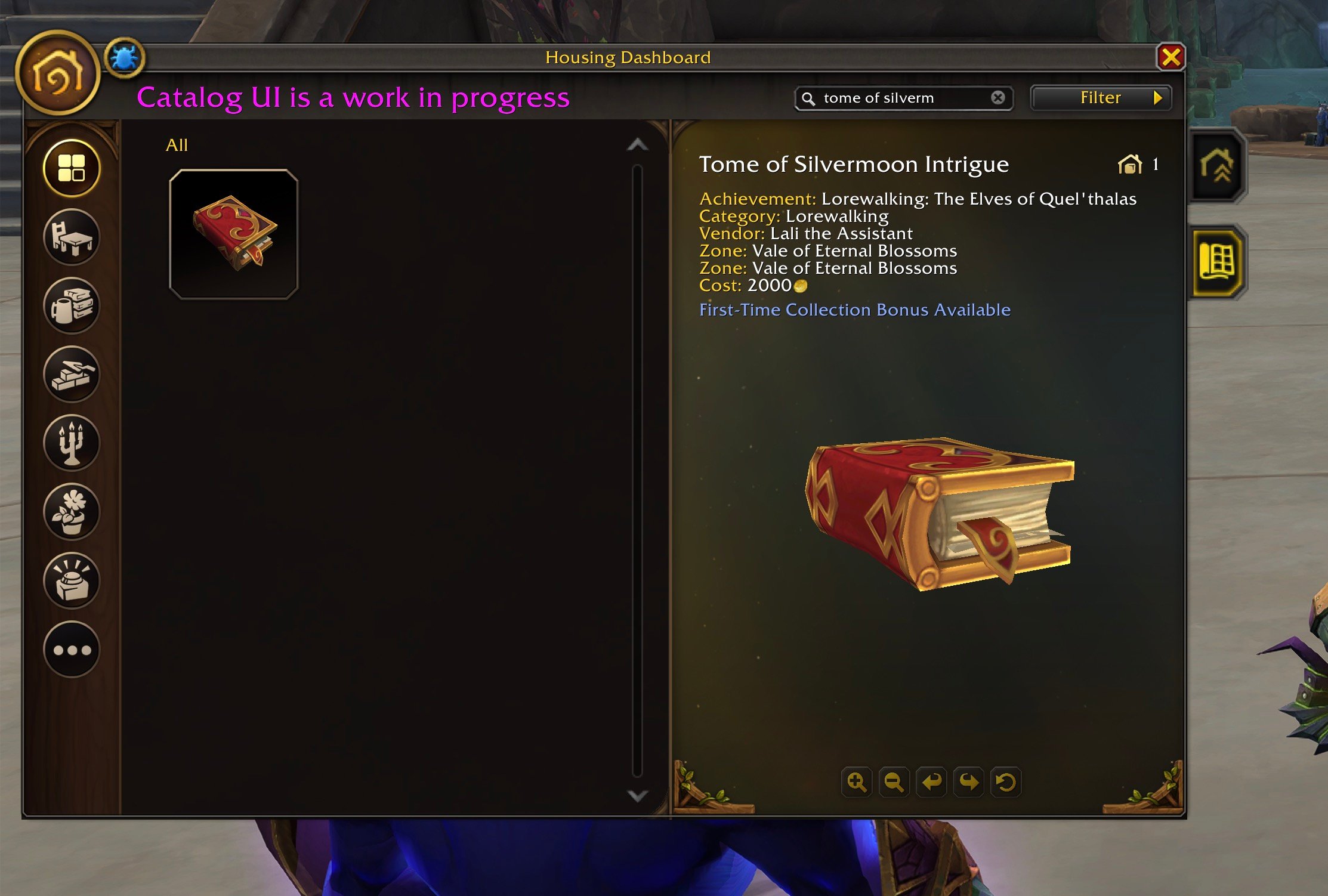Zoom in on the tome preview
The image size is (1328, 896).
(856, 782)
